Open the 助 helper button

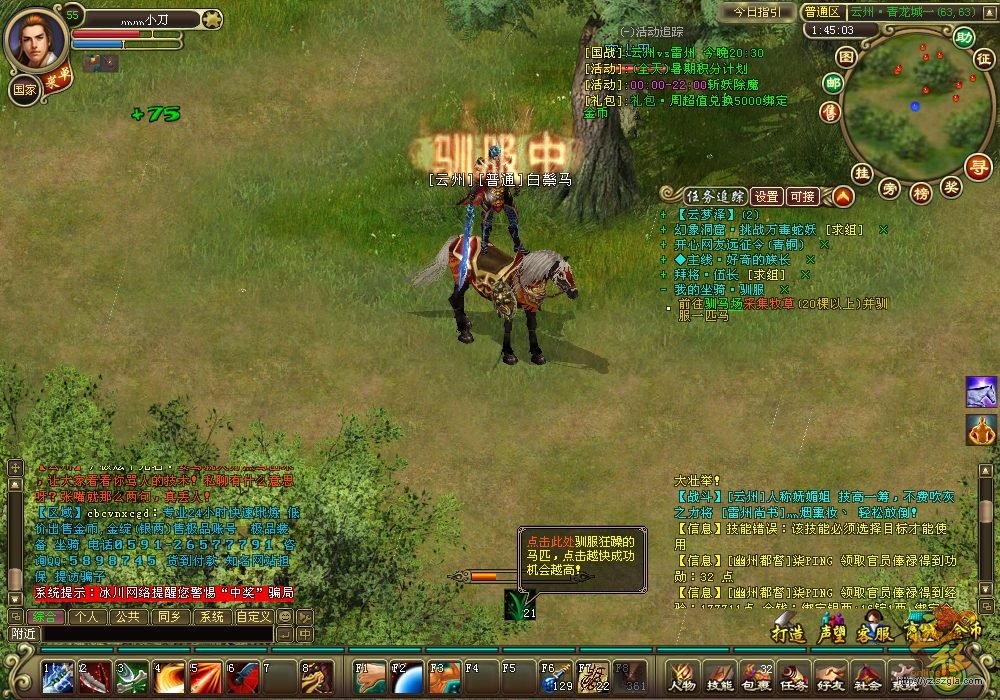963,38
